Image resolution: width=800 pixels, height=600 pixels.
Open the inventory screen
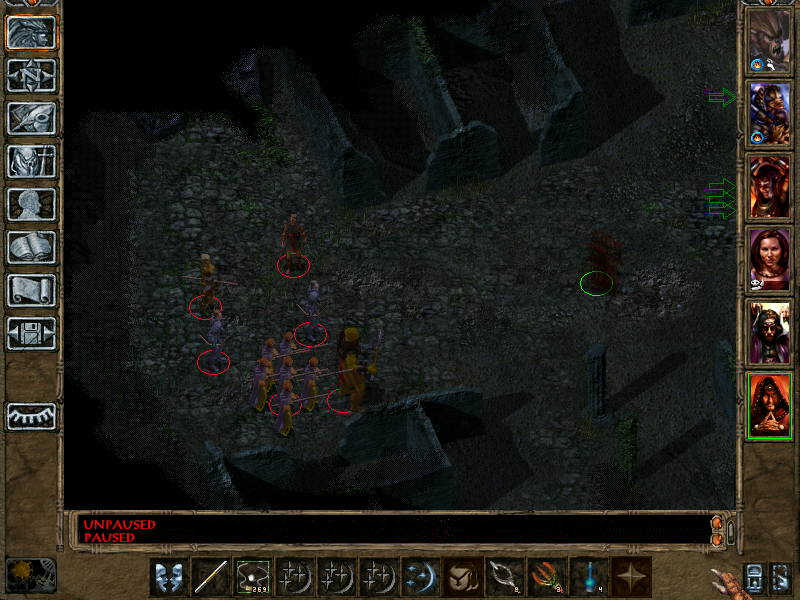pyautogui.click(x=31, y=161)
